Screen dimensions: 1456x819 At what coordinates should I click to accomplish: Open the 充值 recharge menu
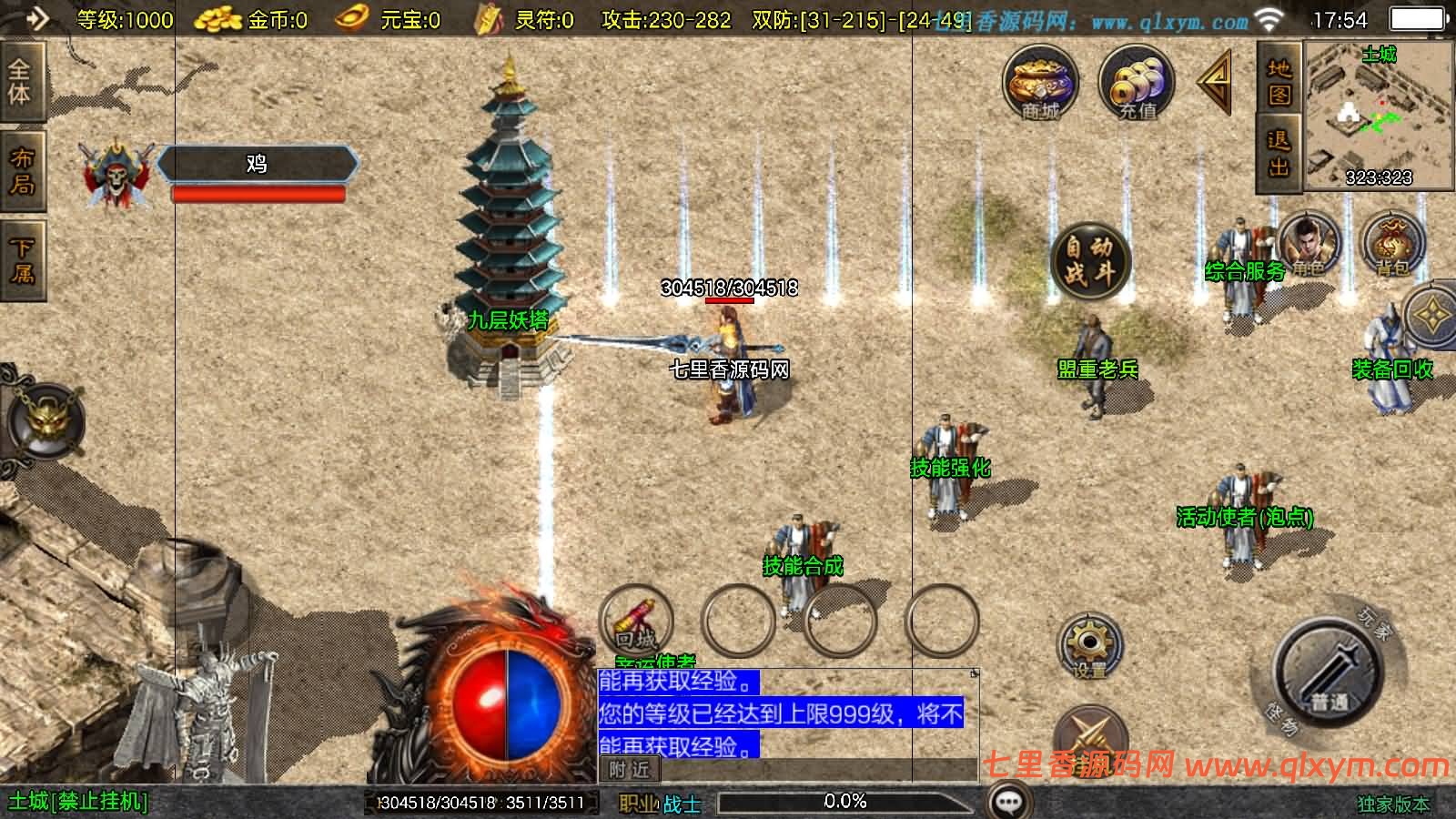1137,84
